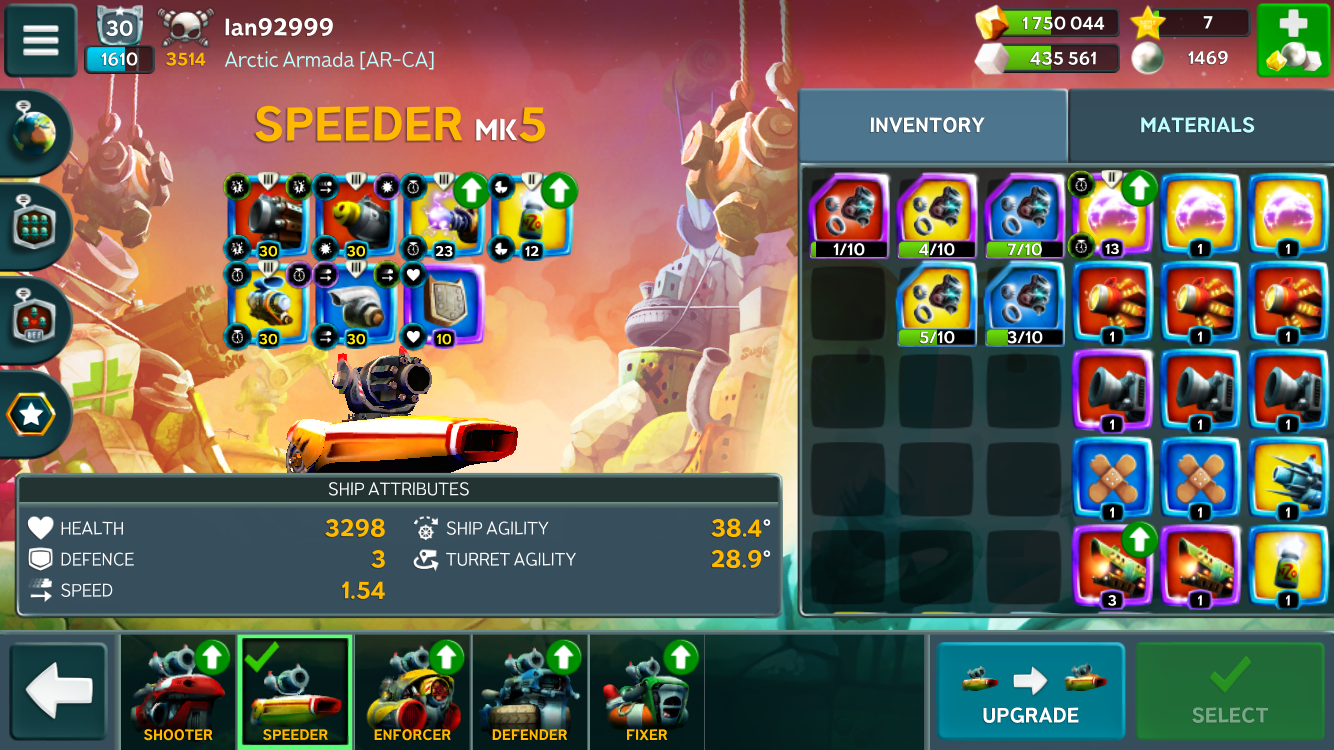
Task: Select the 1/10 red item piece slot
Action: tap(848, 216)
